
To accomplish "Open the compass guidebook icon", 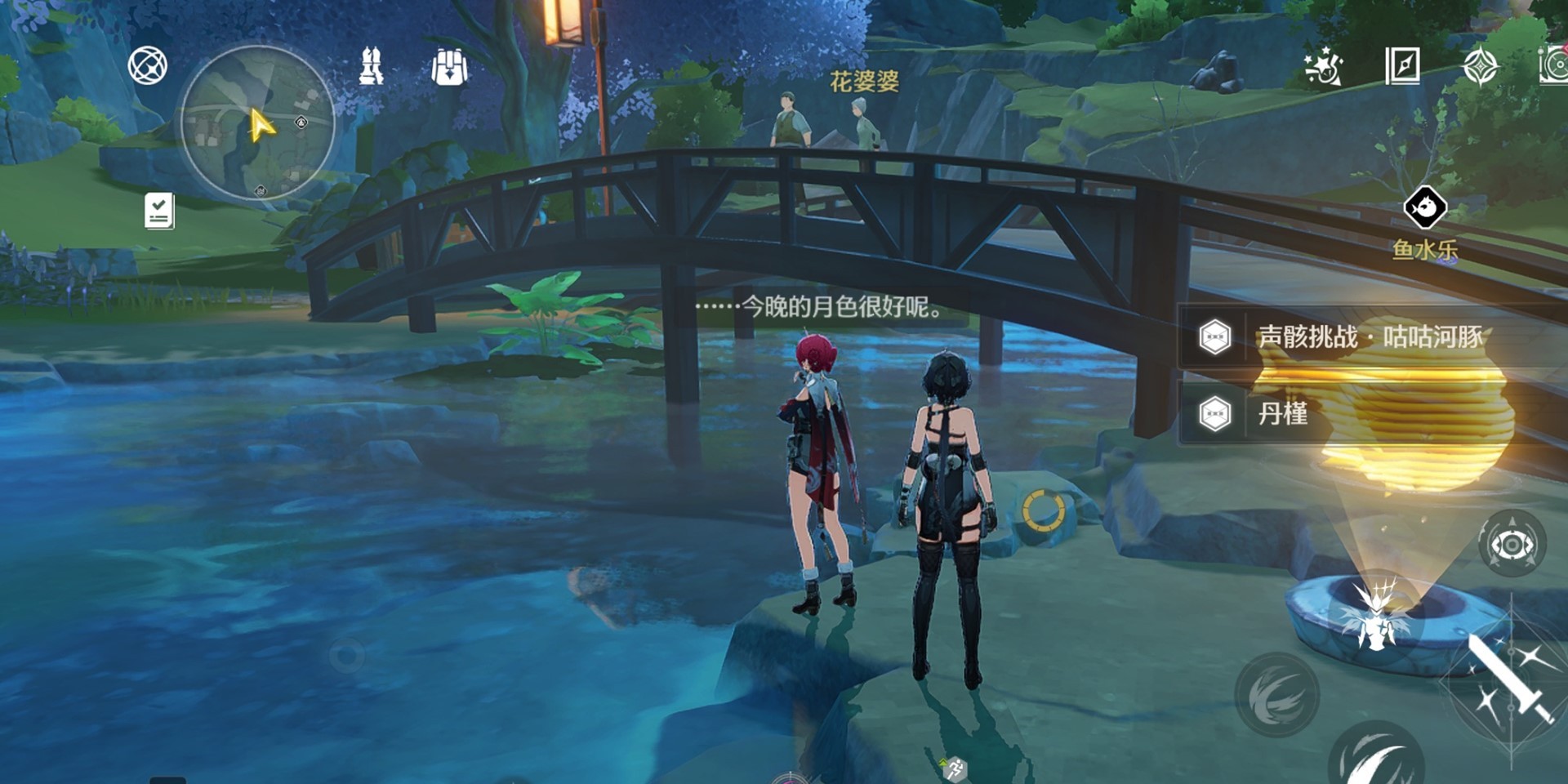I will tap(1402, 66).
